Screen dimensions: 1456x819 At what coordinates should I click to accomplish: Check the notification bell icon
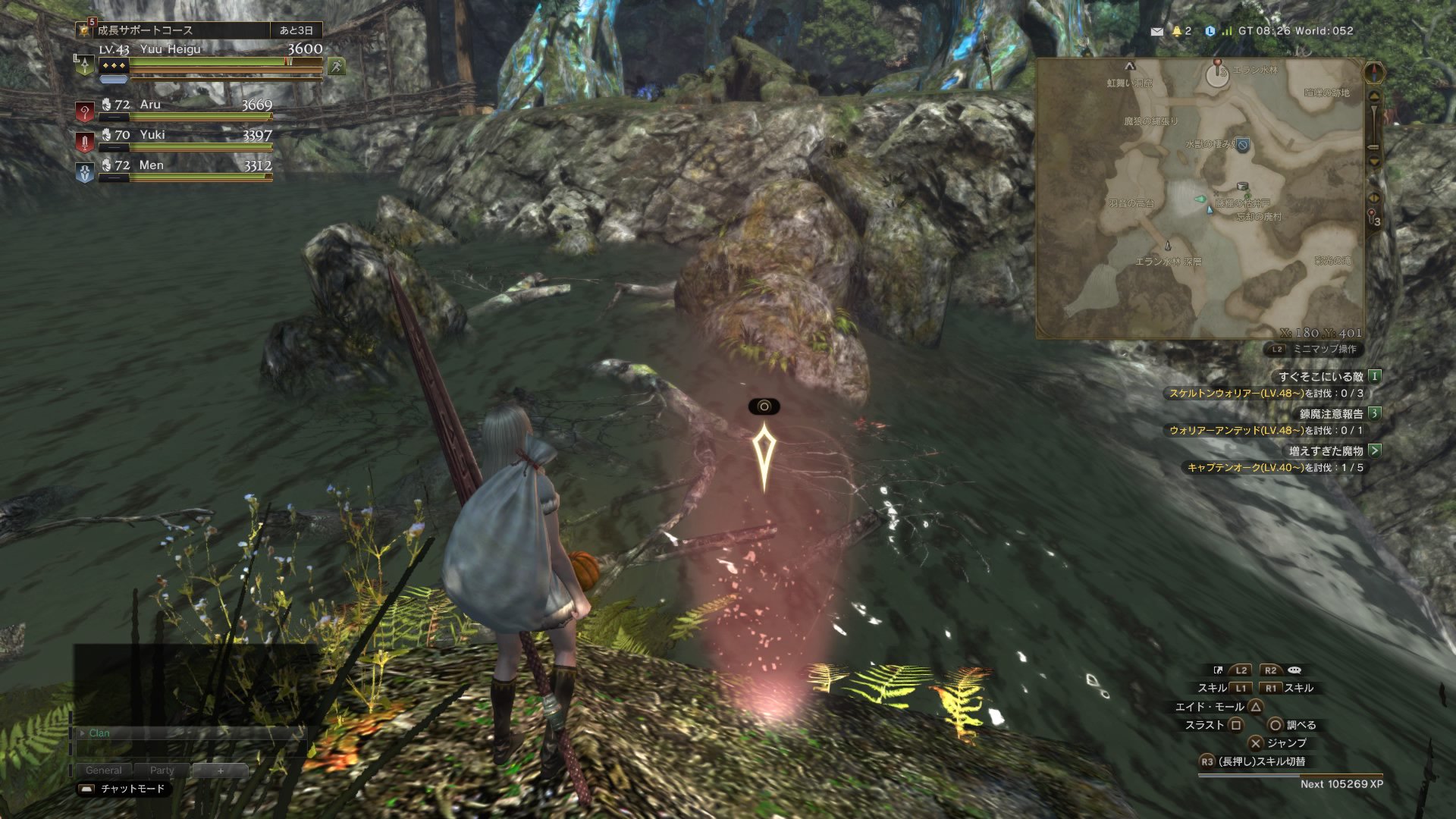click(x=1177, y=31)
